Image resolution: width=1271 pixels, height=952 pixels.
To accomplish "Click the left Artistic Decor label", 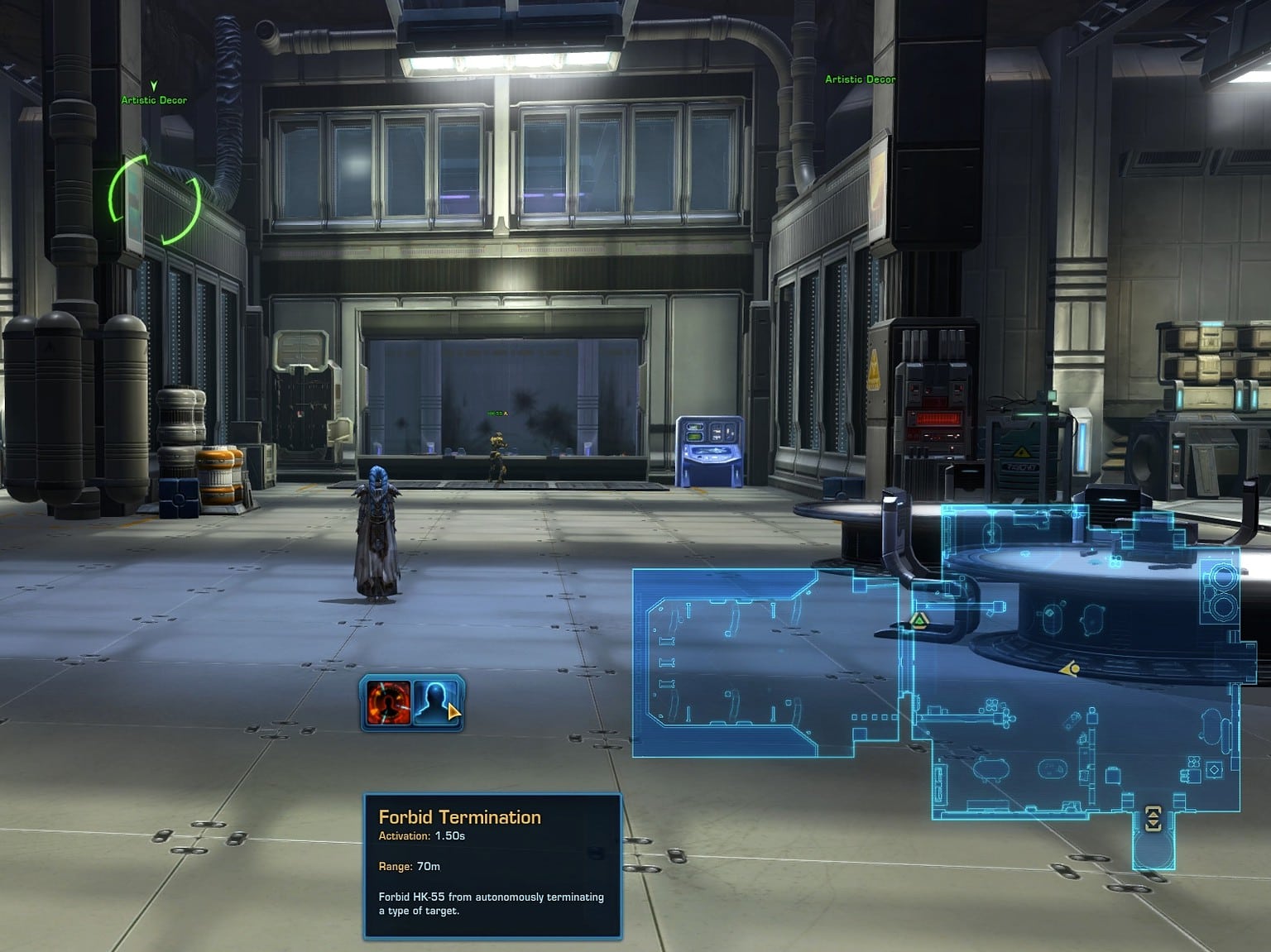I will [154, 98].
